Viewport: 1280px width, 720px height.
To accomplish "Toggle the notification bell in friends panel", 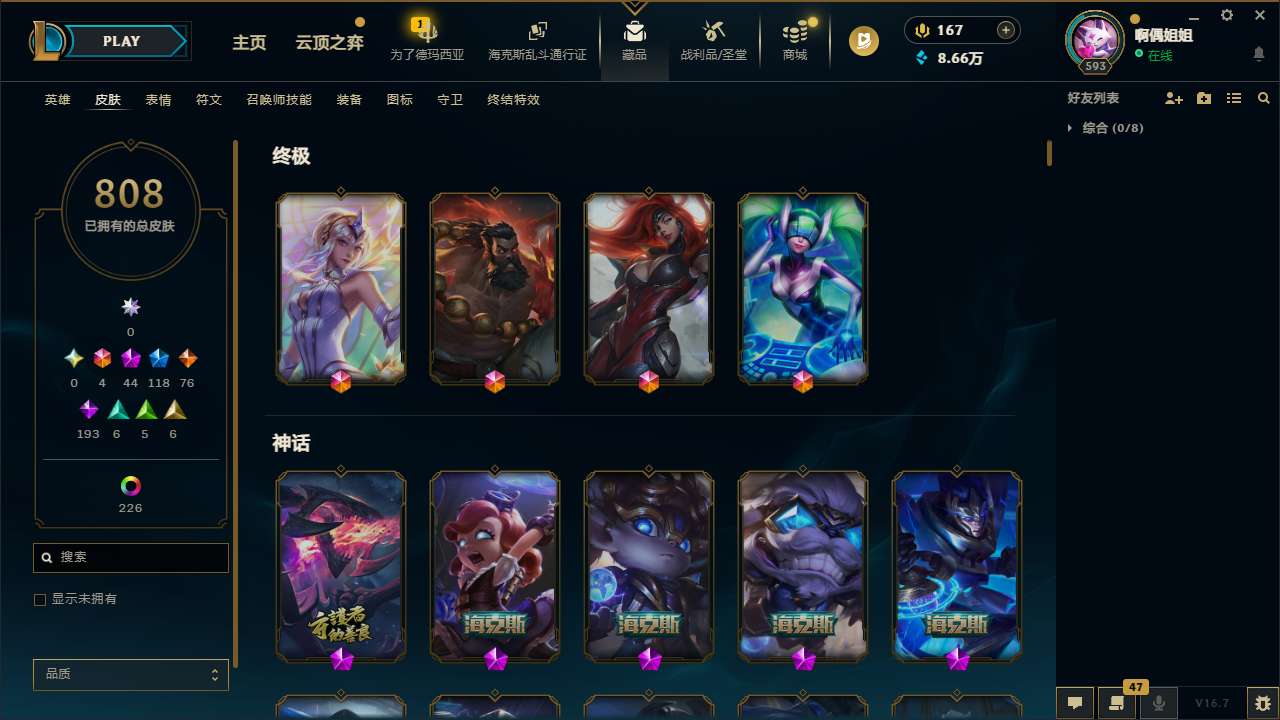I will [1259, 55].
